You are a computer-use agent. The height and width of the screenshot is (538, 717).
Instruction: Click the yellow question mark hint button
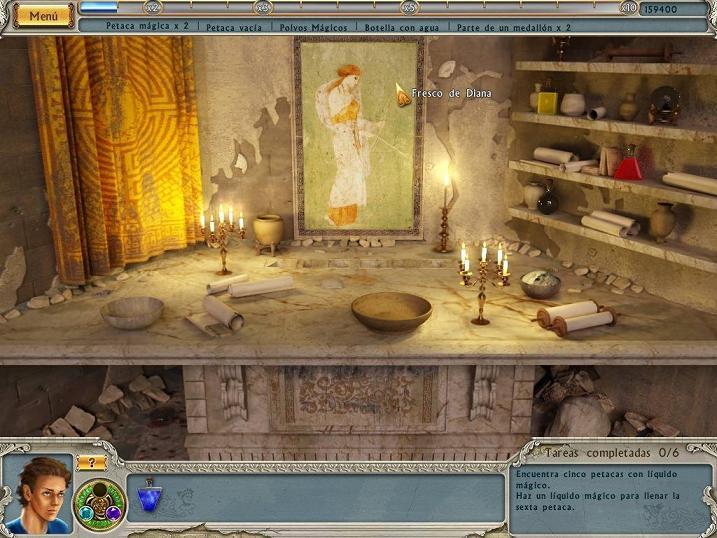click(x=91, y=462)
